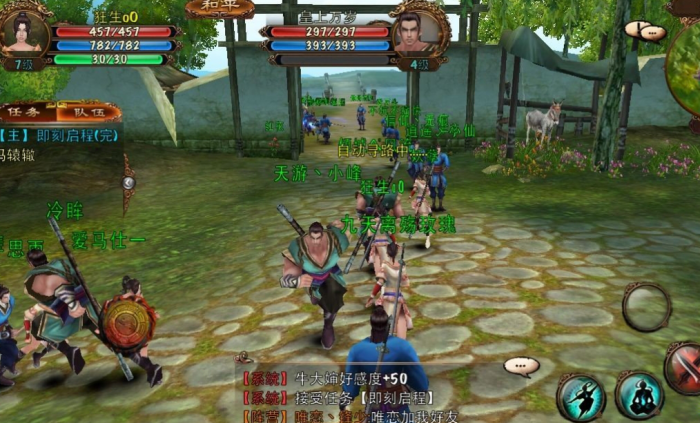Activate the leaping figure dash skill
This screenshot has width=700, height=423.
[x=581, y=396]
